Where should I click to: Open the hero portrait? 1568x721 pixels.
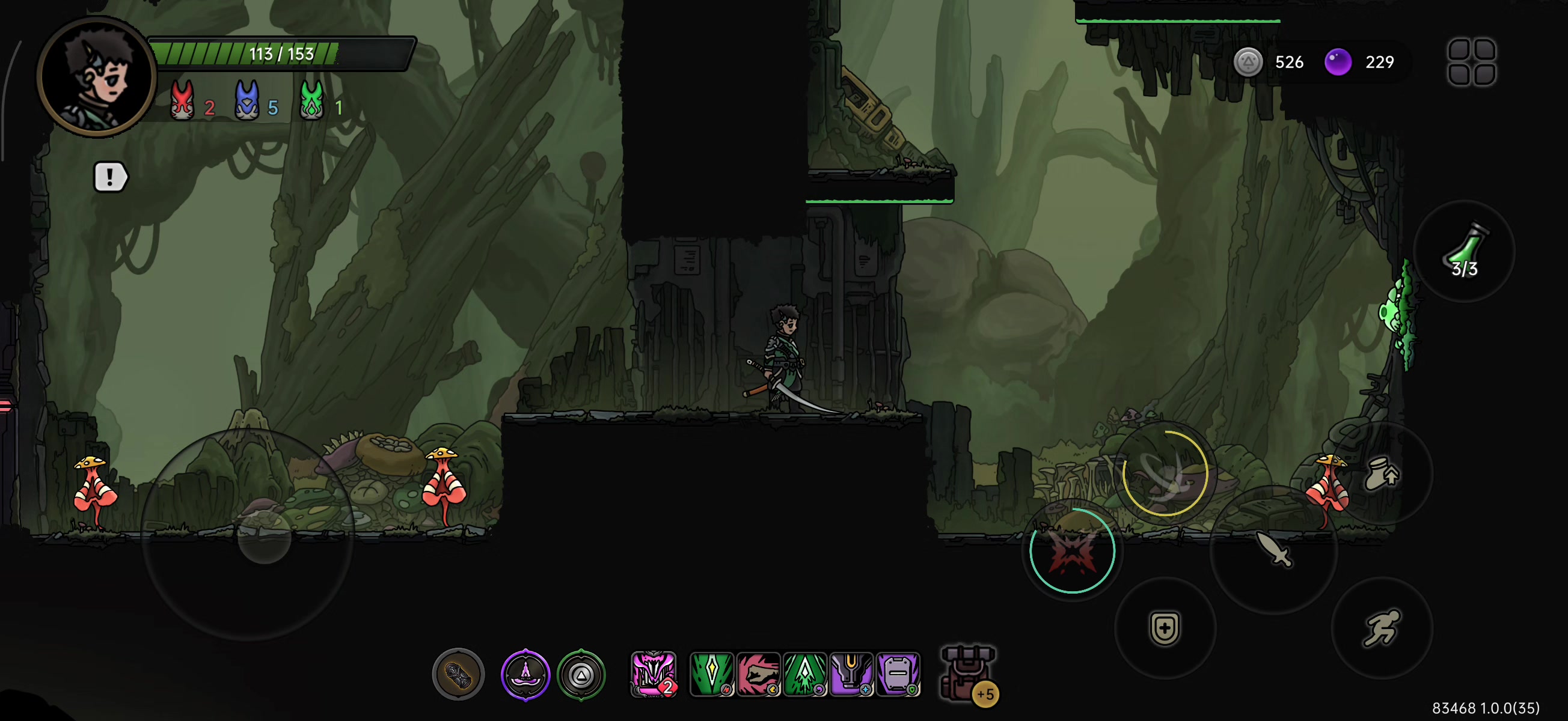click(x=96, y=77)
